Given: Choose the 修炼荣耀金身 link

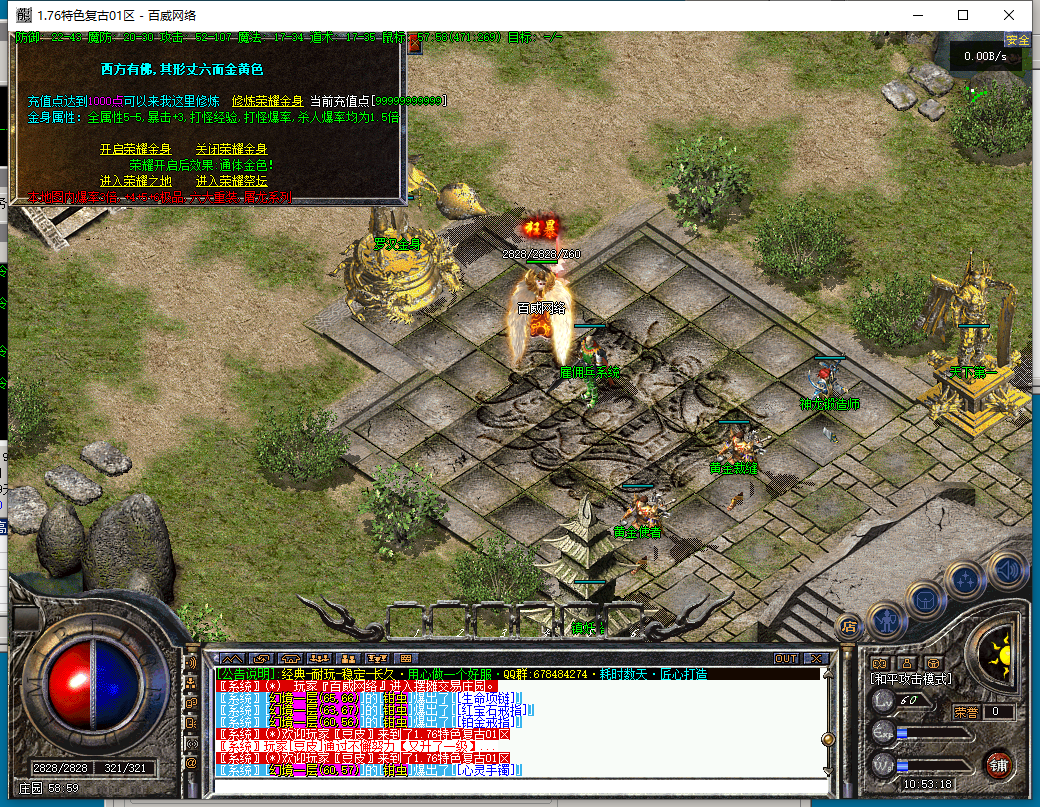Looking at the screenshot, I should 267,101.
